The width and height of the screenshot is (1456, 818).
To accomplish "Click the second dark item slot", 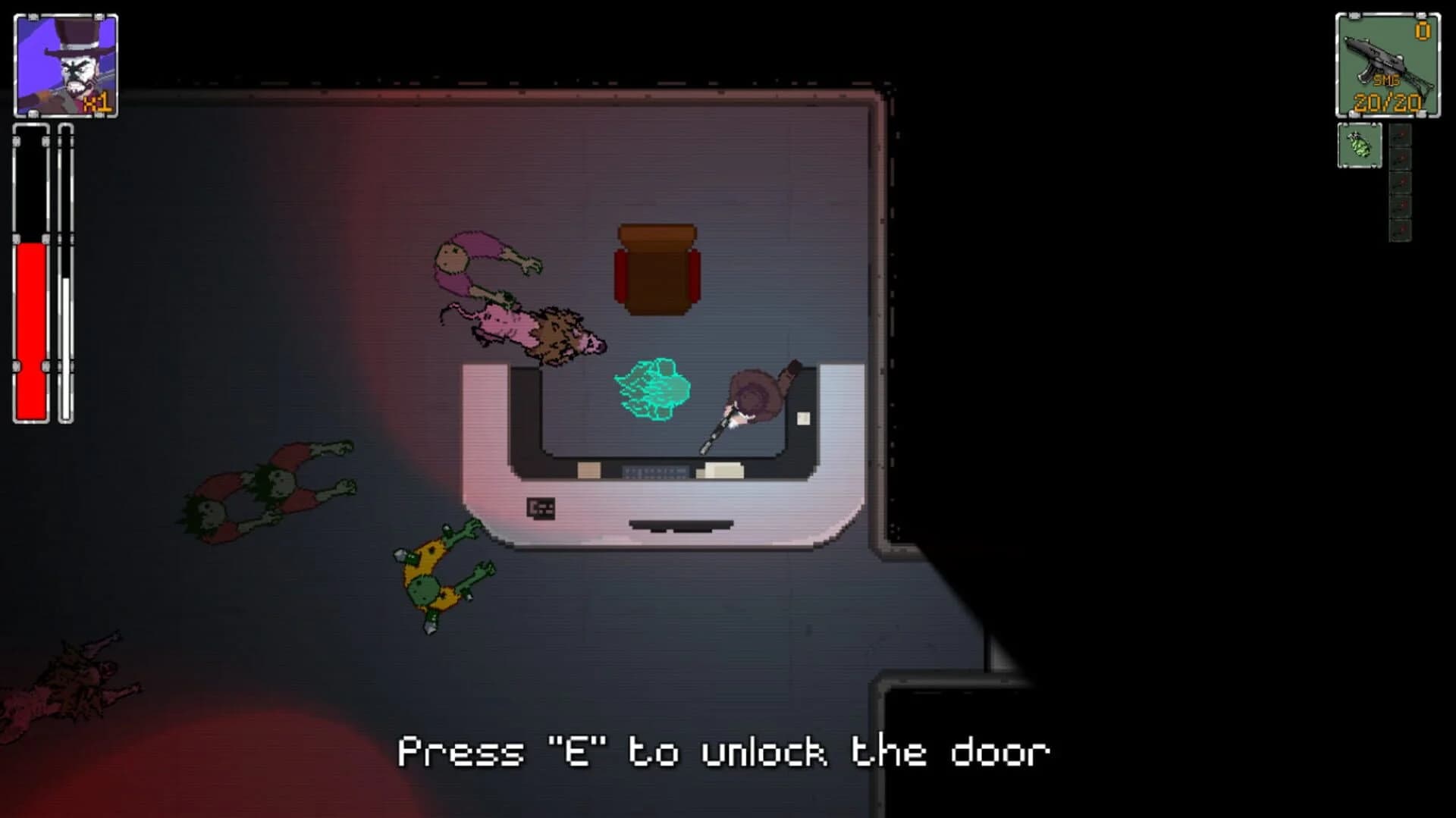I will tap(1401, 161).
